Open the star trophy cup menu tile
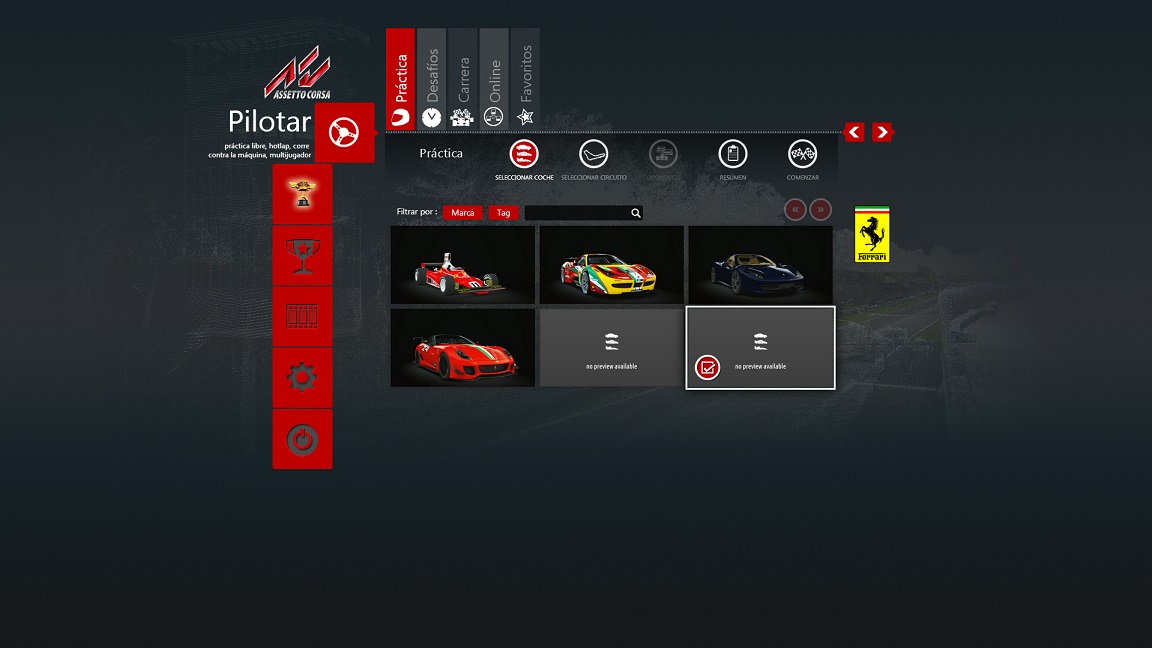This screenshot has height=648, width=1152. pyautogui.click(x=302, y=255)
